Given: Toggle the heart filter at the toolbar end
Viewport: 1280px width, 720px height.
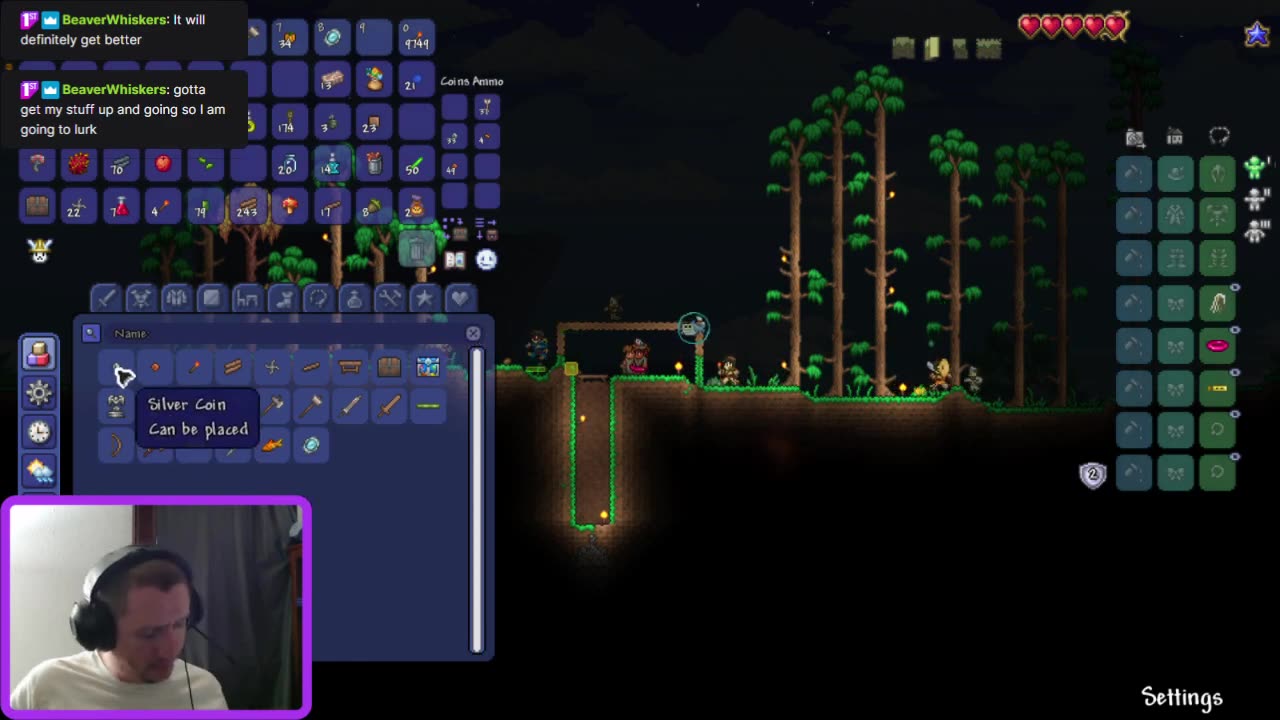Looking at the screenshot, I should tap(459, 298).
